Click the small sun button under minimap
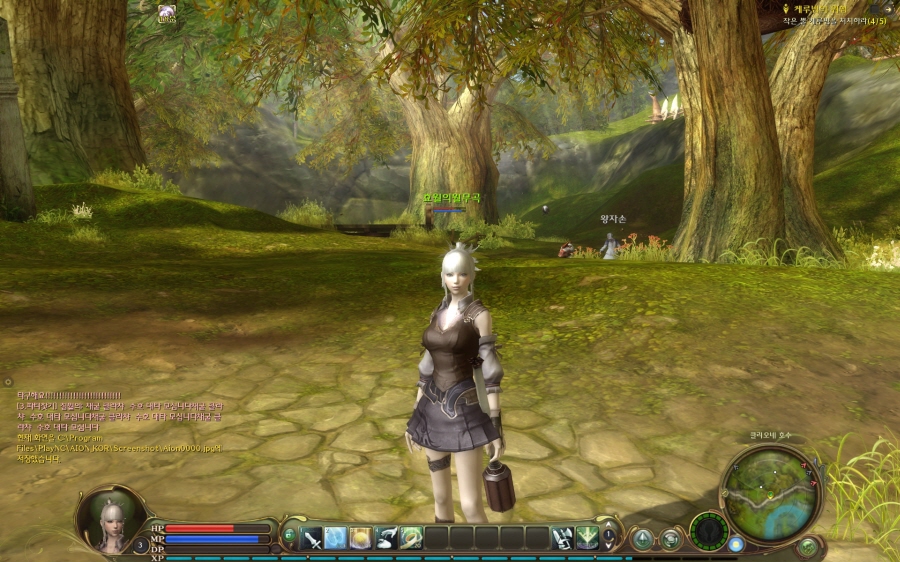Screen dimensions: 900x562 pos(736,545)
